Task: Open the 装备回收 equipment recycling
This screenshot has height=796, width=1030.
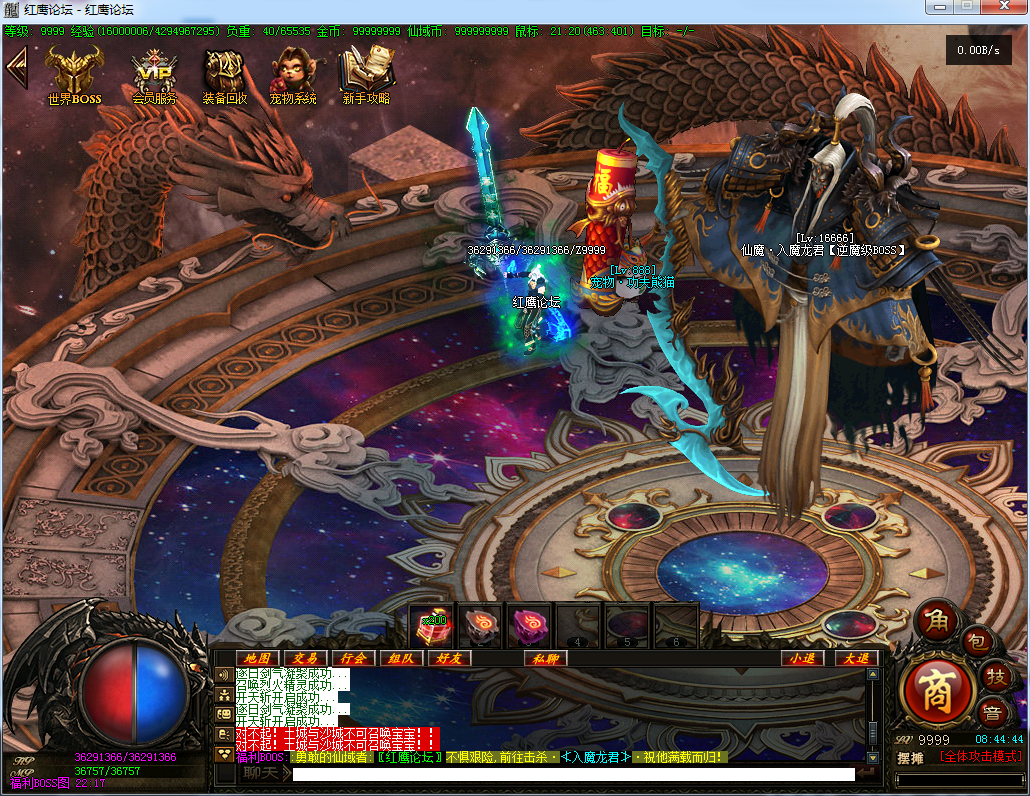Action: click(224, 75)
